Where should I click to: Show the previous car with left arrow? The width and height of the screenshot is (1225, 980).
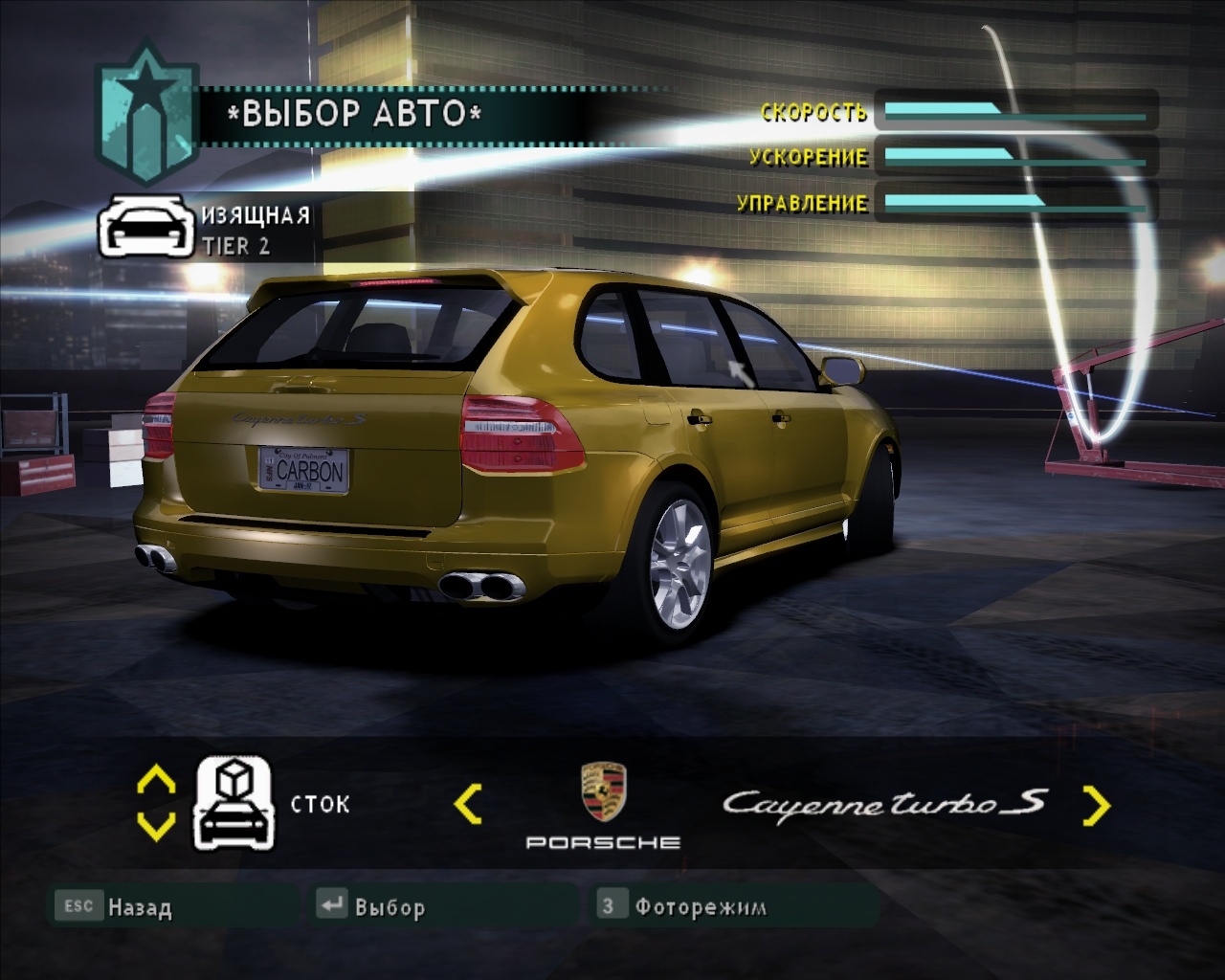click(468, 805)
